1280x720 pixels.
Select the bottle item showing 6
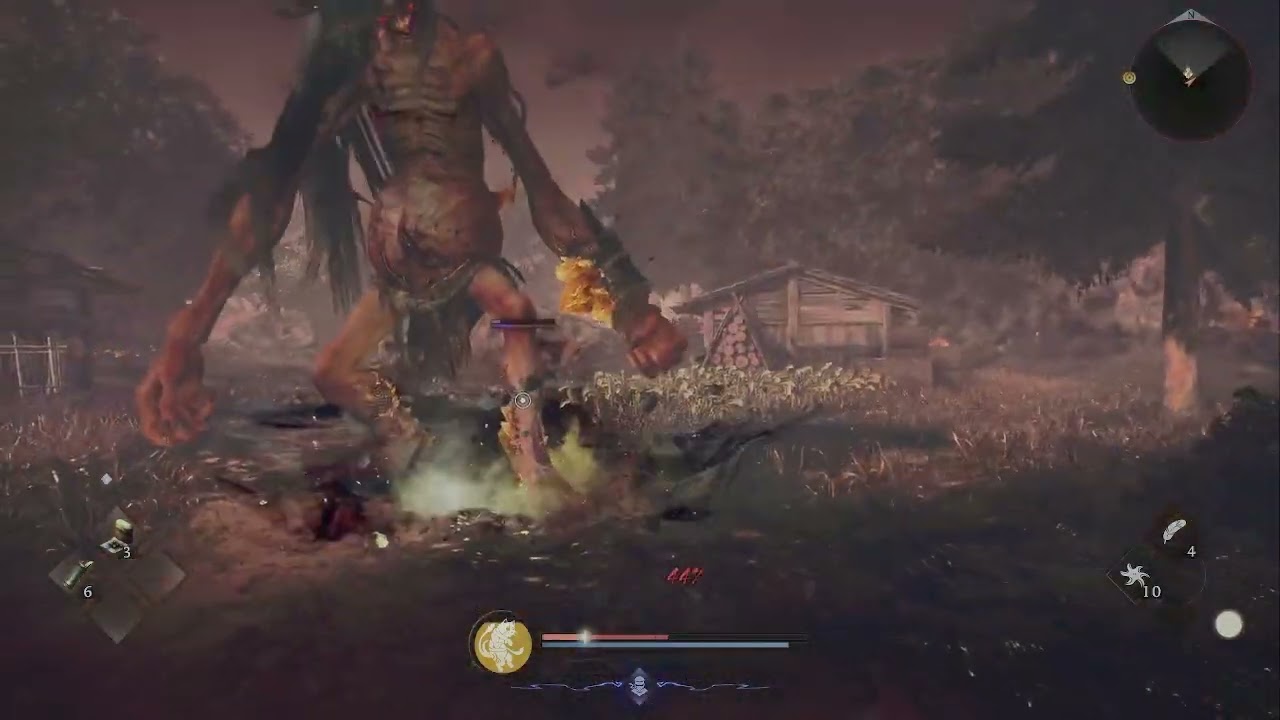tap(76, 574)
